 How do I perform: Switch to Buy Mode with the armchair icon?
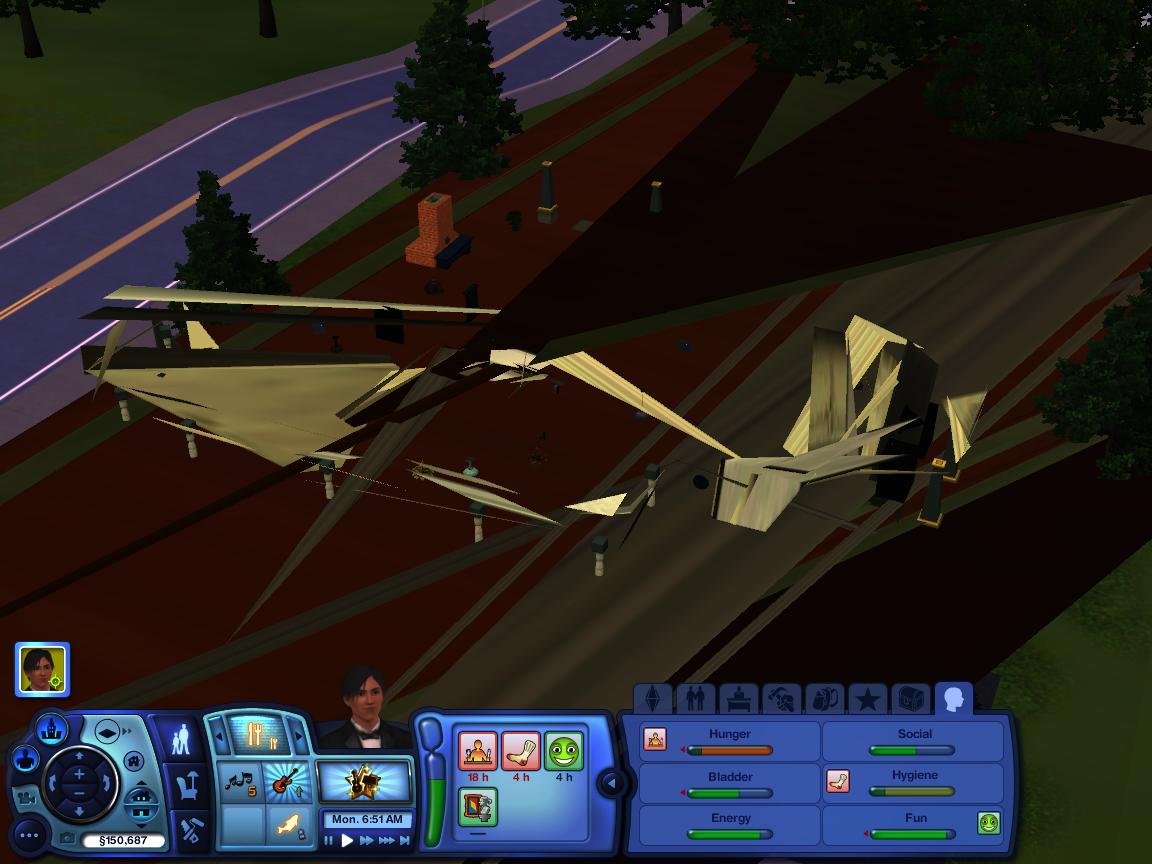point(187,786)
